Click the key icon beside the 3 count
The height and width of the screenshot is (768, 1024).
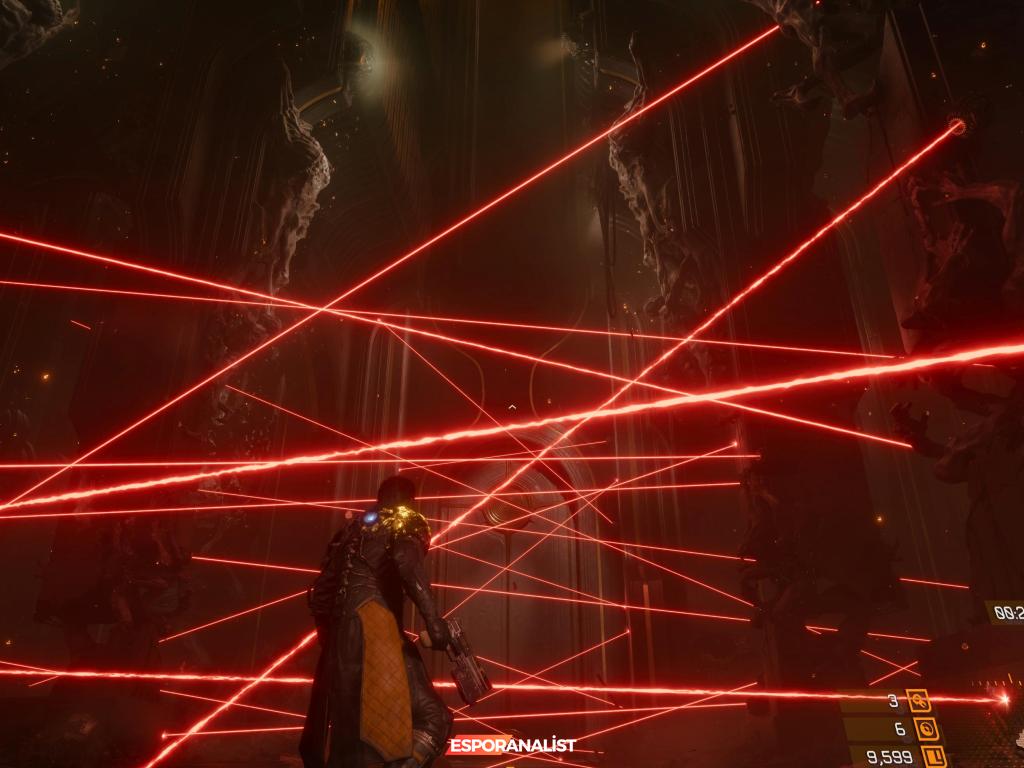pyautogui.click(x=918, y=701)
